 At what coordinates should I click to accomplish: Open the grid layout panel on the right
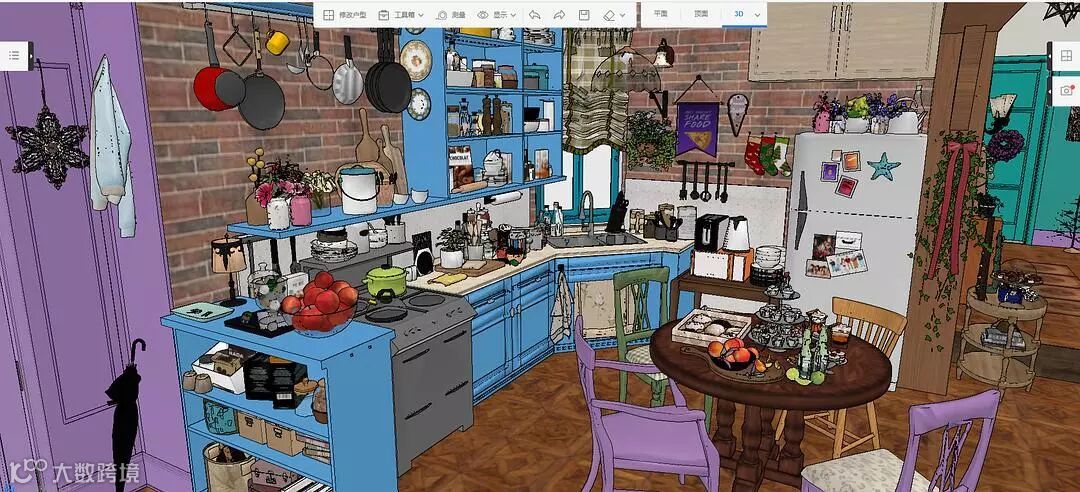tap(1068, 57)
